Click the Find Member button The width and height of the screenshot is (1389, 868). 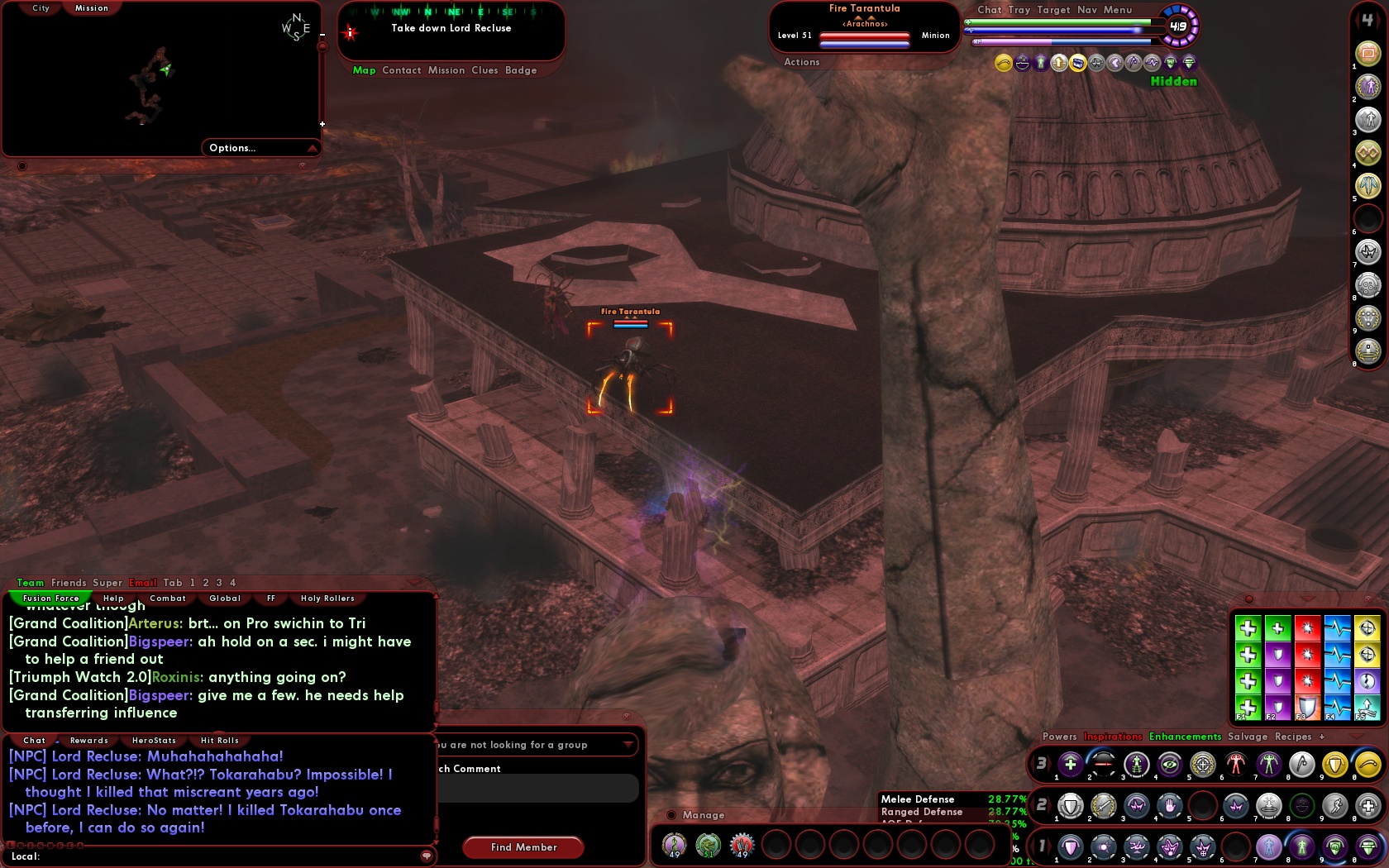pos(523,847)
